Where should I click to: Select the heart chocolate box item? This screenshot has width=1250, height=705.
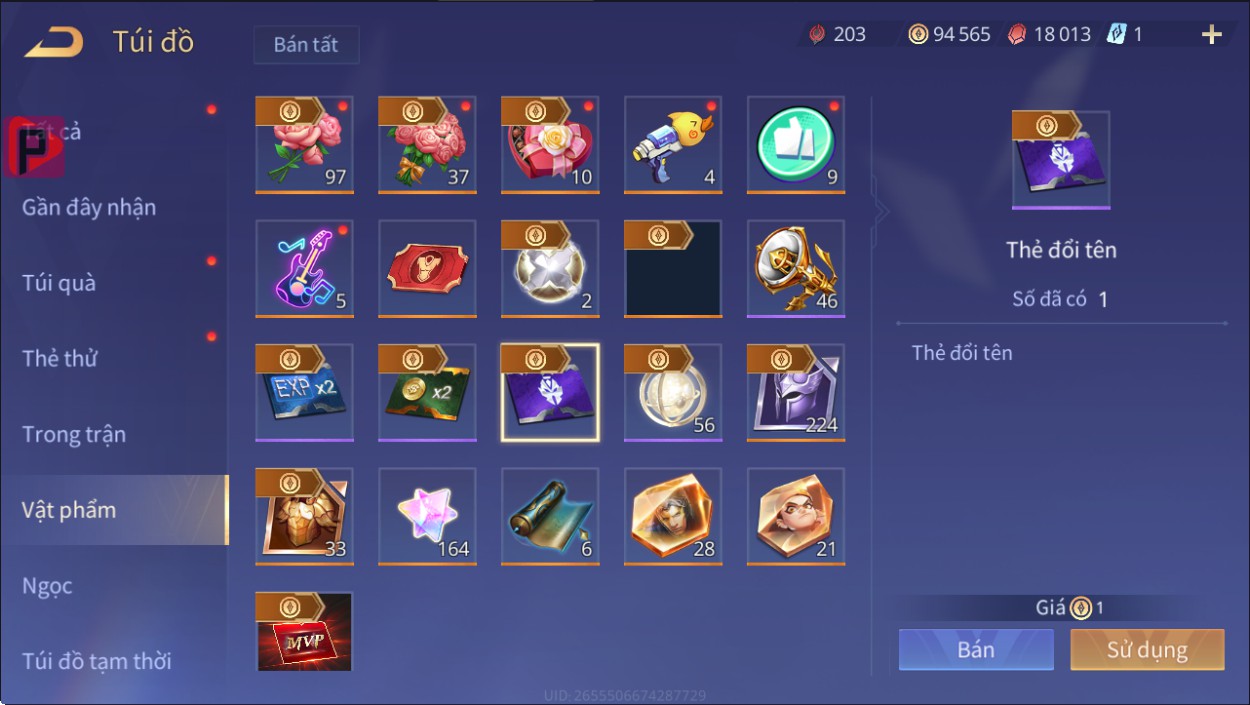click(550, 144)
